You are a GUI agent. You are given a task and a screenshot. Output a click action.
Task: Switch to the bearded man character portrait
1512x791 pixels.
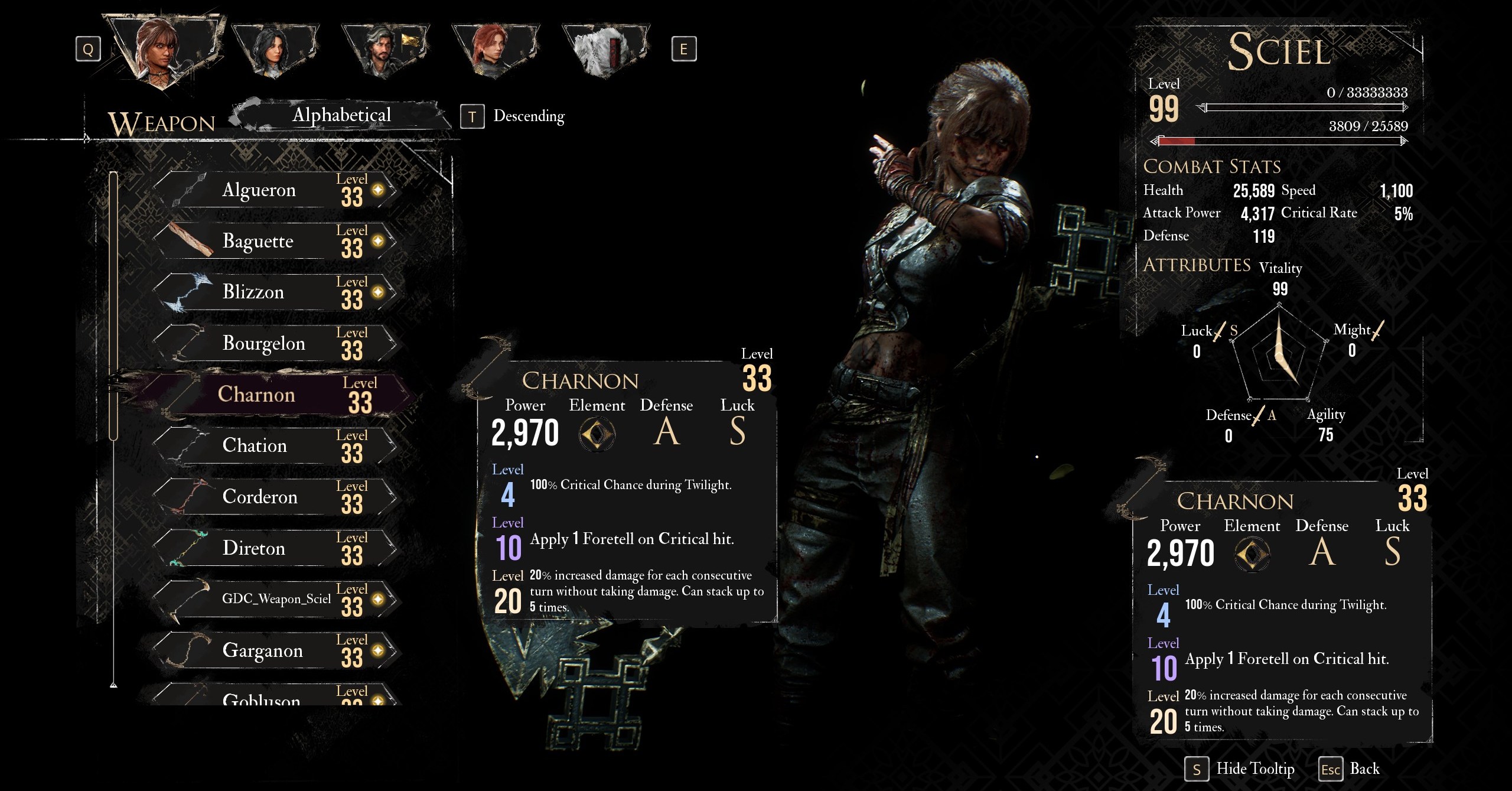tap(384, 51)
